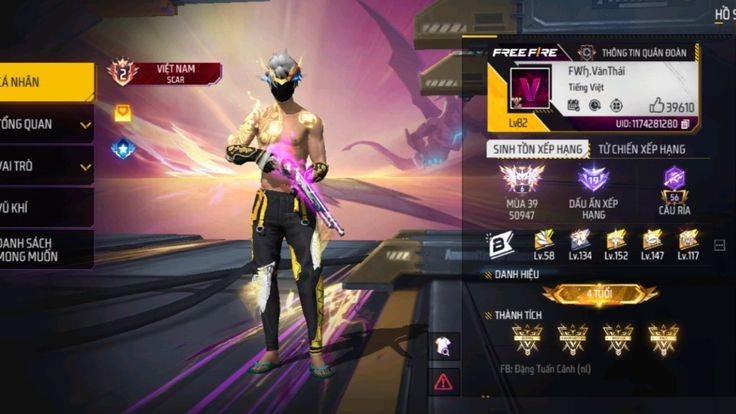Select the Cá Nhân profile tab

pos(45,82)
